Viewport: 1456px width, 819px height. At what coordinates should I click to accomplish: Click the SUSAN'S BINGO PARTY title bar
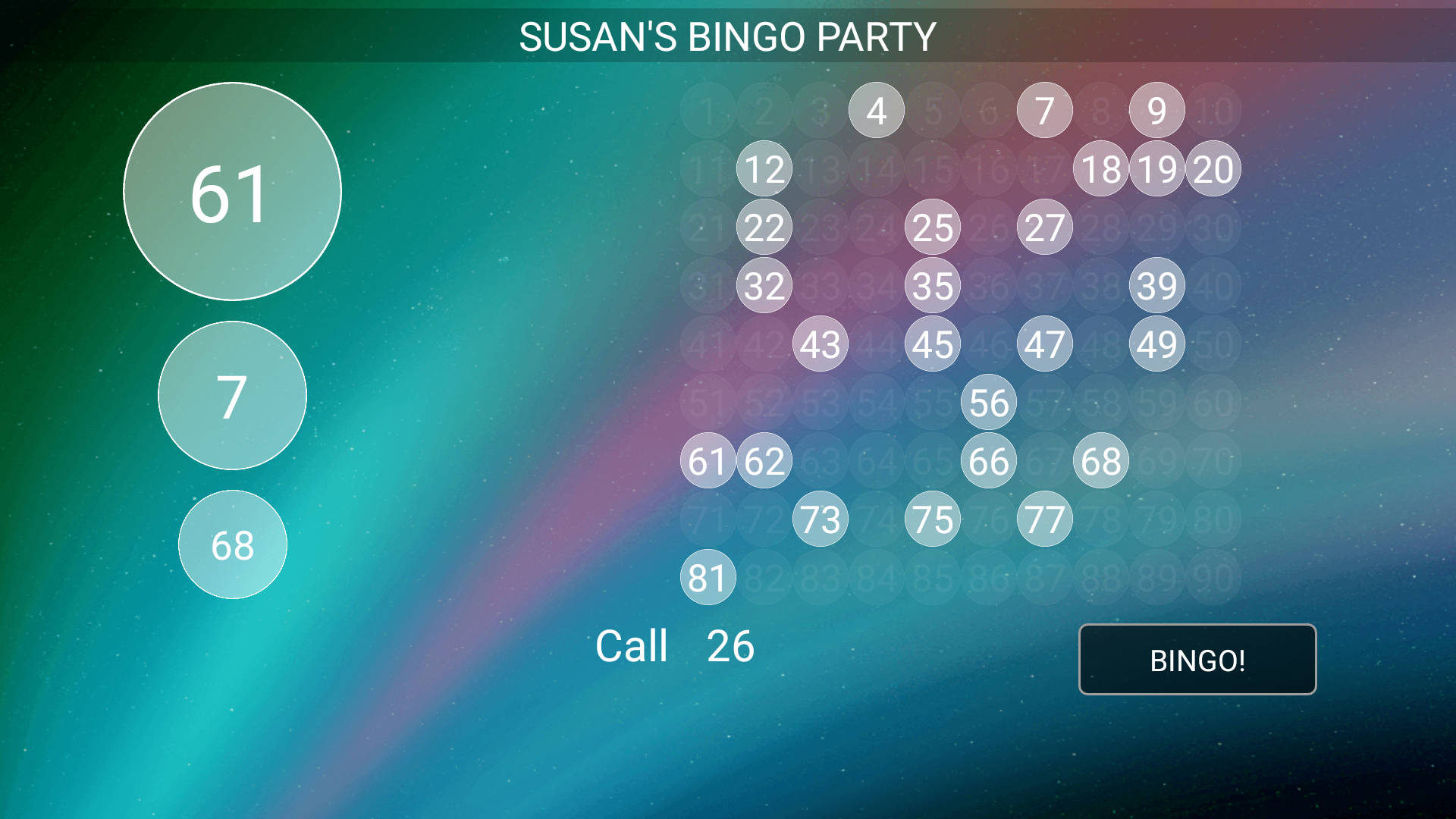[x=726, y=34]
